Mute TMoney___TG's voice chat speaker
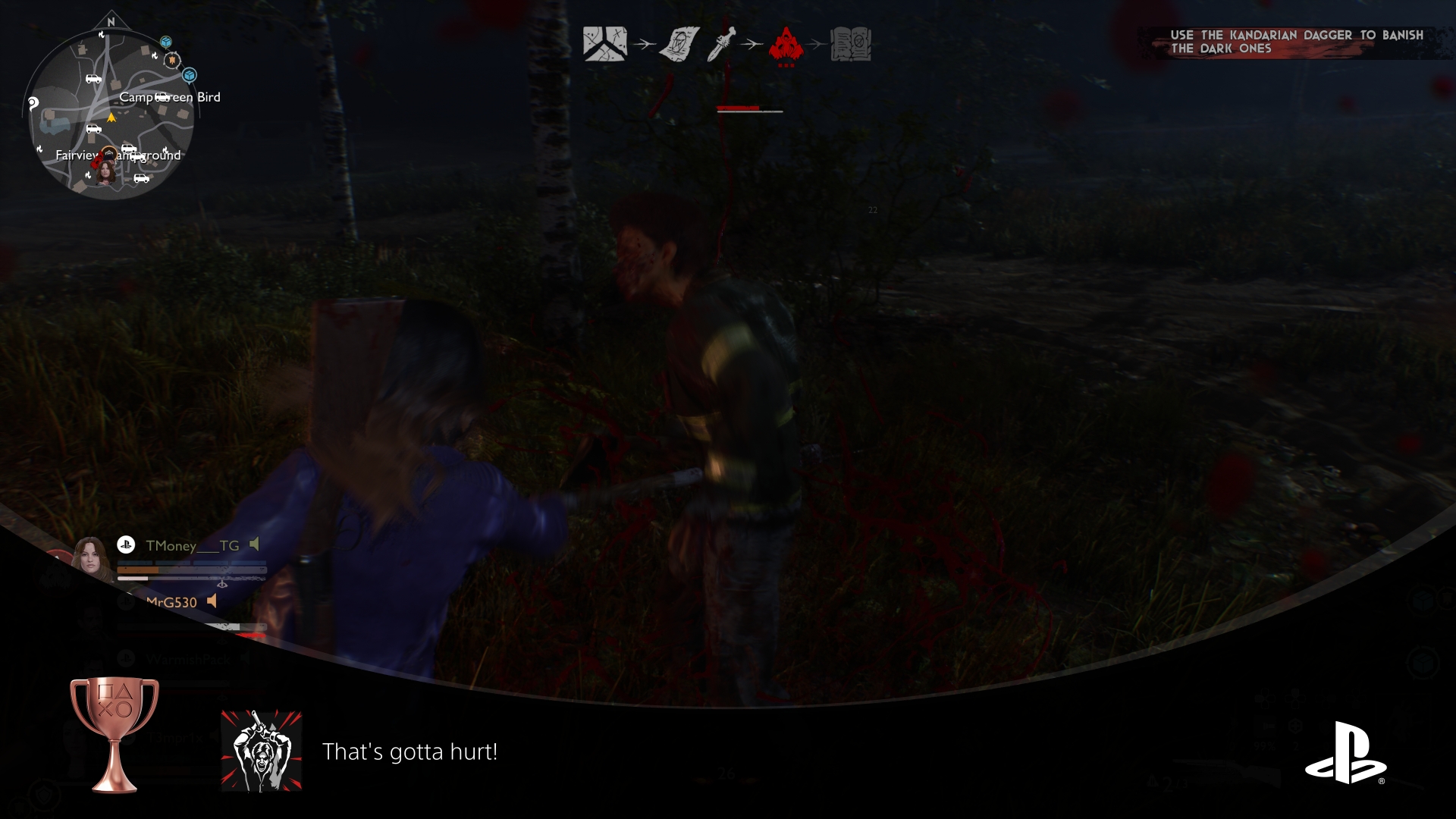Viewport: 1456px width, 819px height. 254,544
